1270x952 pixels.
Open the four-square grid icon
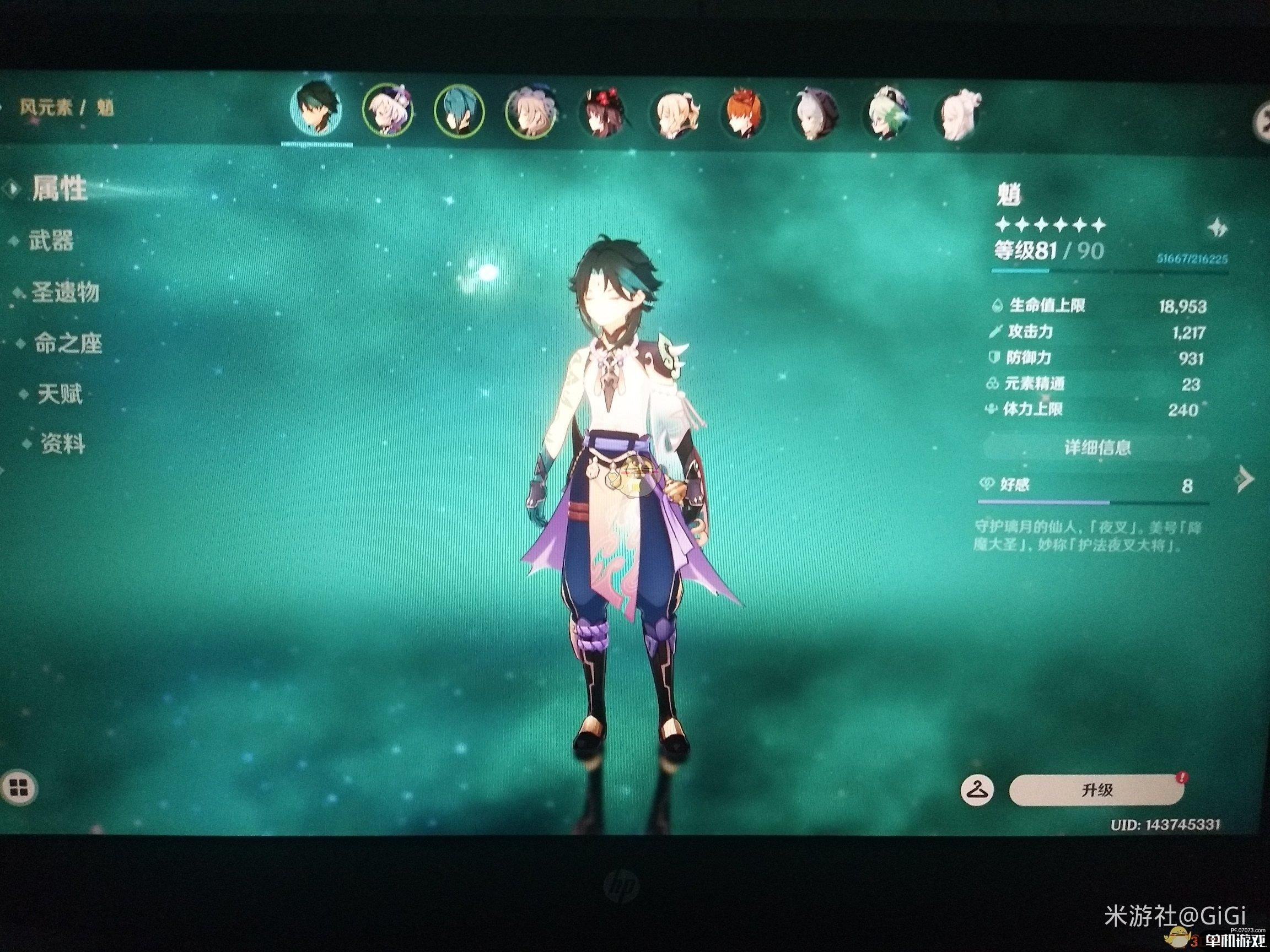(x=19, y=788)
